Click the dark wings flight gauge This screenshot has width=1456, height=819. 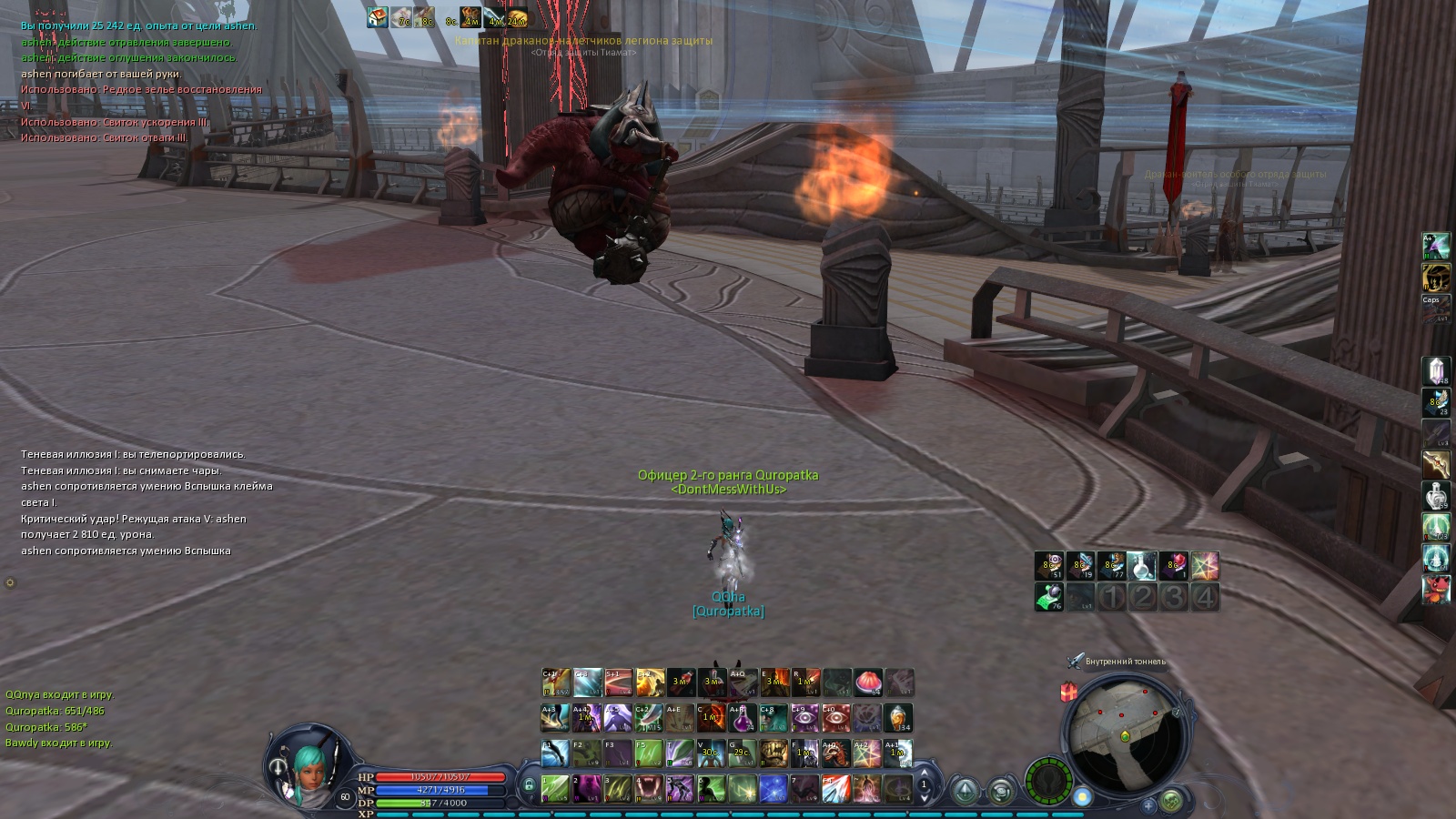click(x=1048, y=782)
